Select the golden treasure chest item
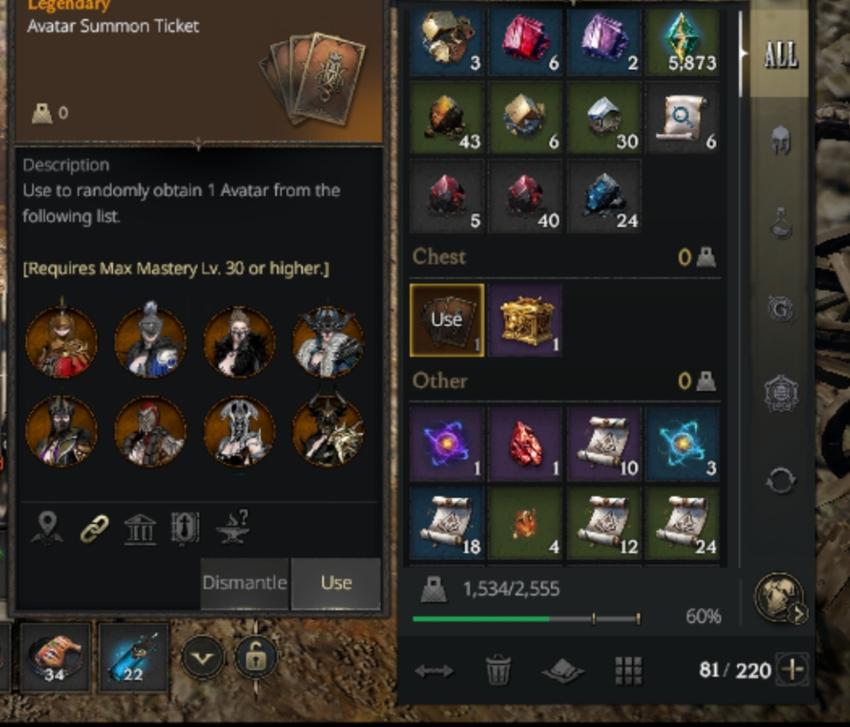Image resolution: width=850 pixels, height=727 pixels. click(x=525, y=320)
